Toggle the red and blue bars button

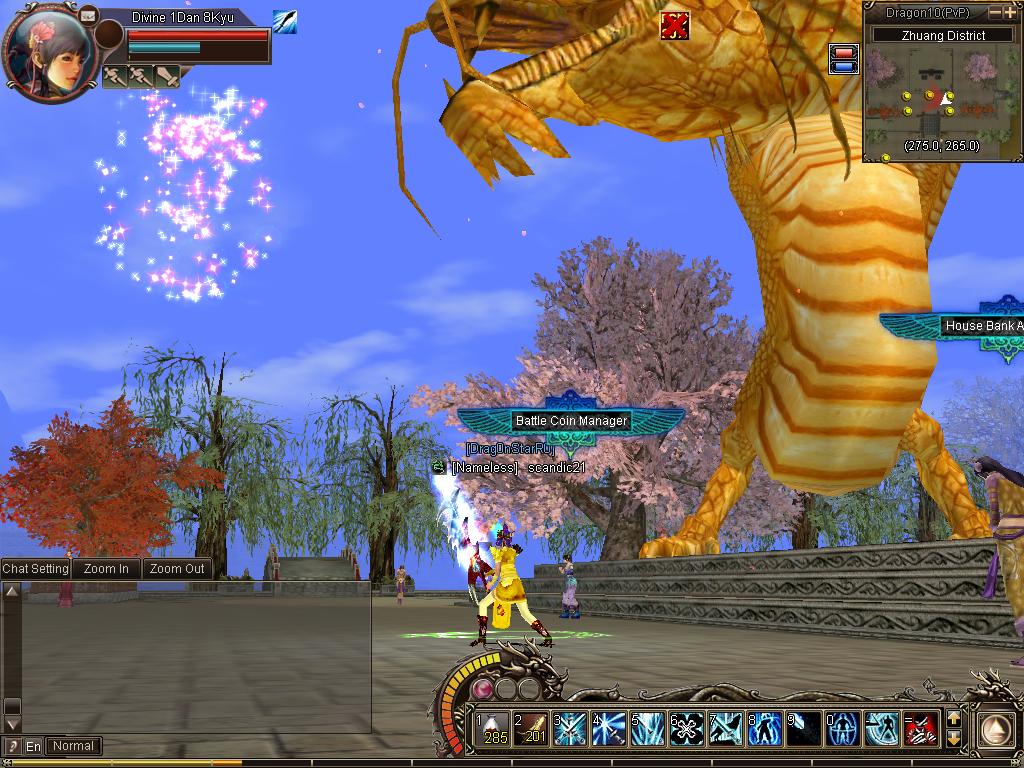tap(845, 59)
